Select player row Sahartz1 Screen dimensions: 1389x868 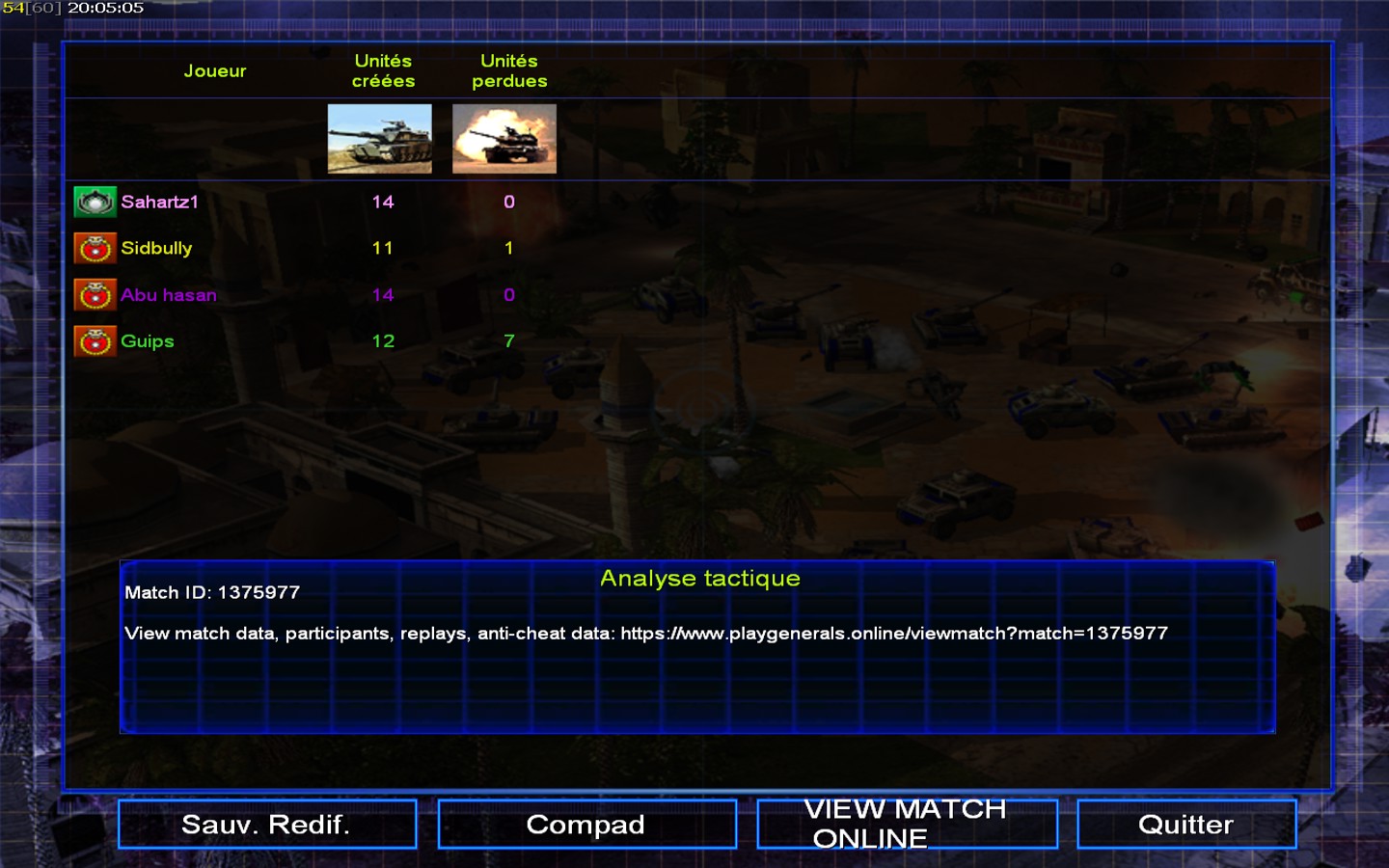tap(159, 203)
